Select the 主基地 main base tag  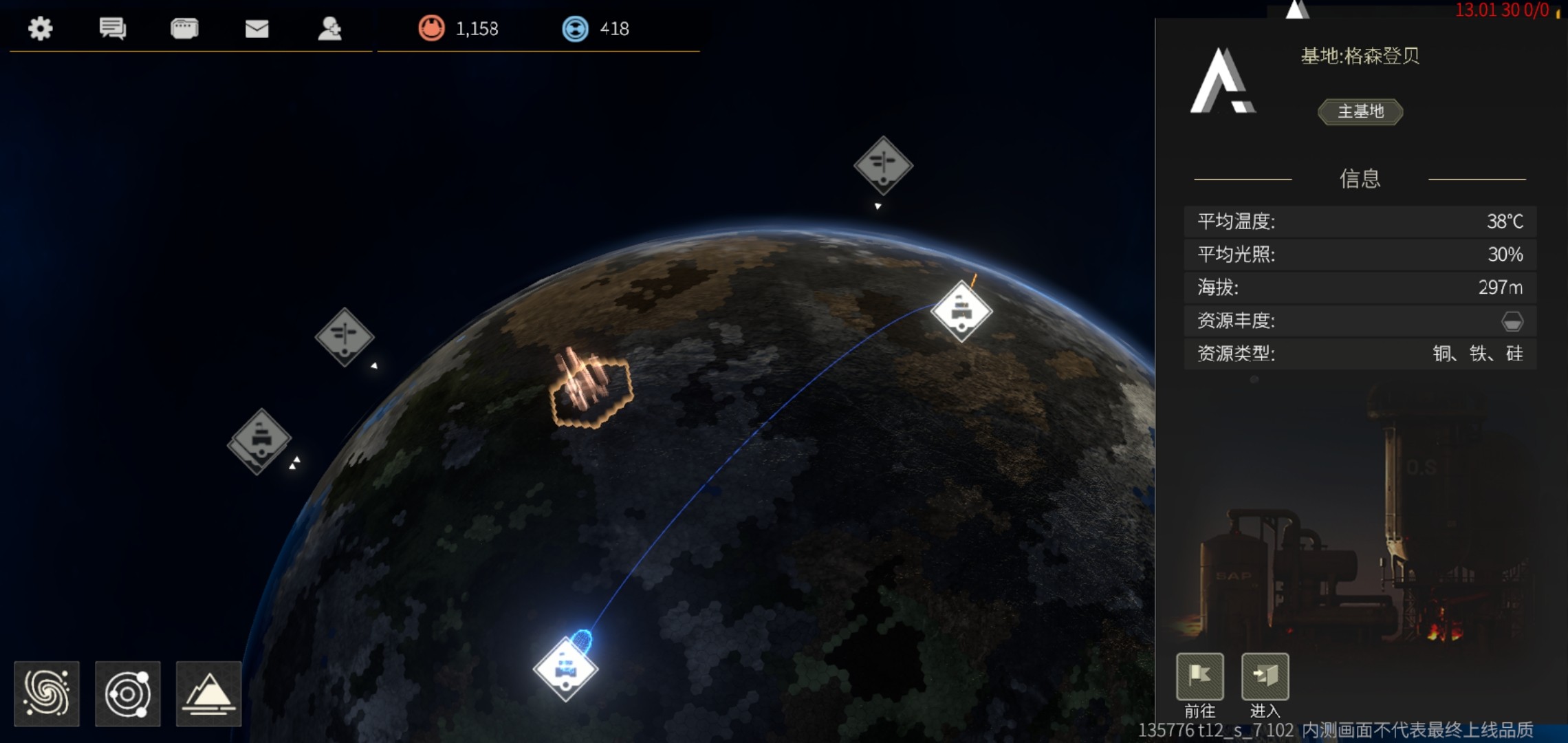click(1360, 111)
